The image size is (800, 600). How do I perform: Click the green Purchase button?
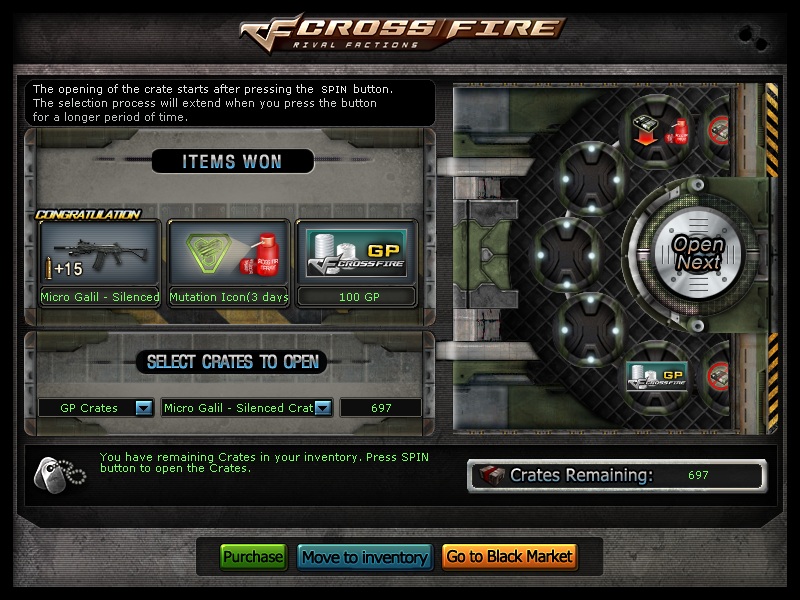coord(253,557)
